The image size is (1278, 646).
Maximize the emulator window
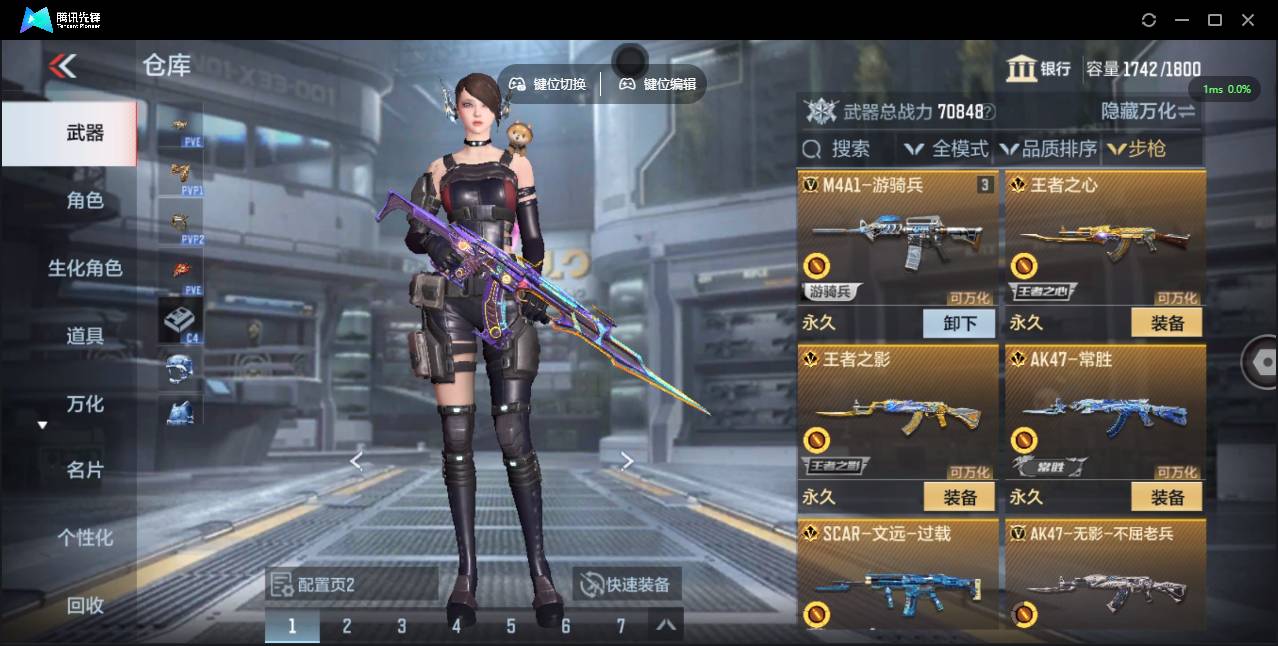click(1215, 20)
